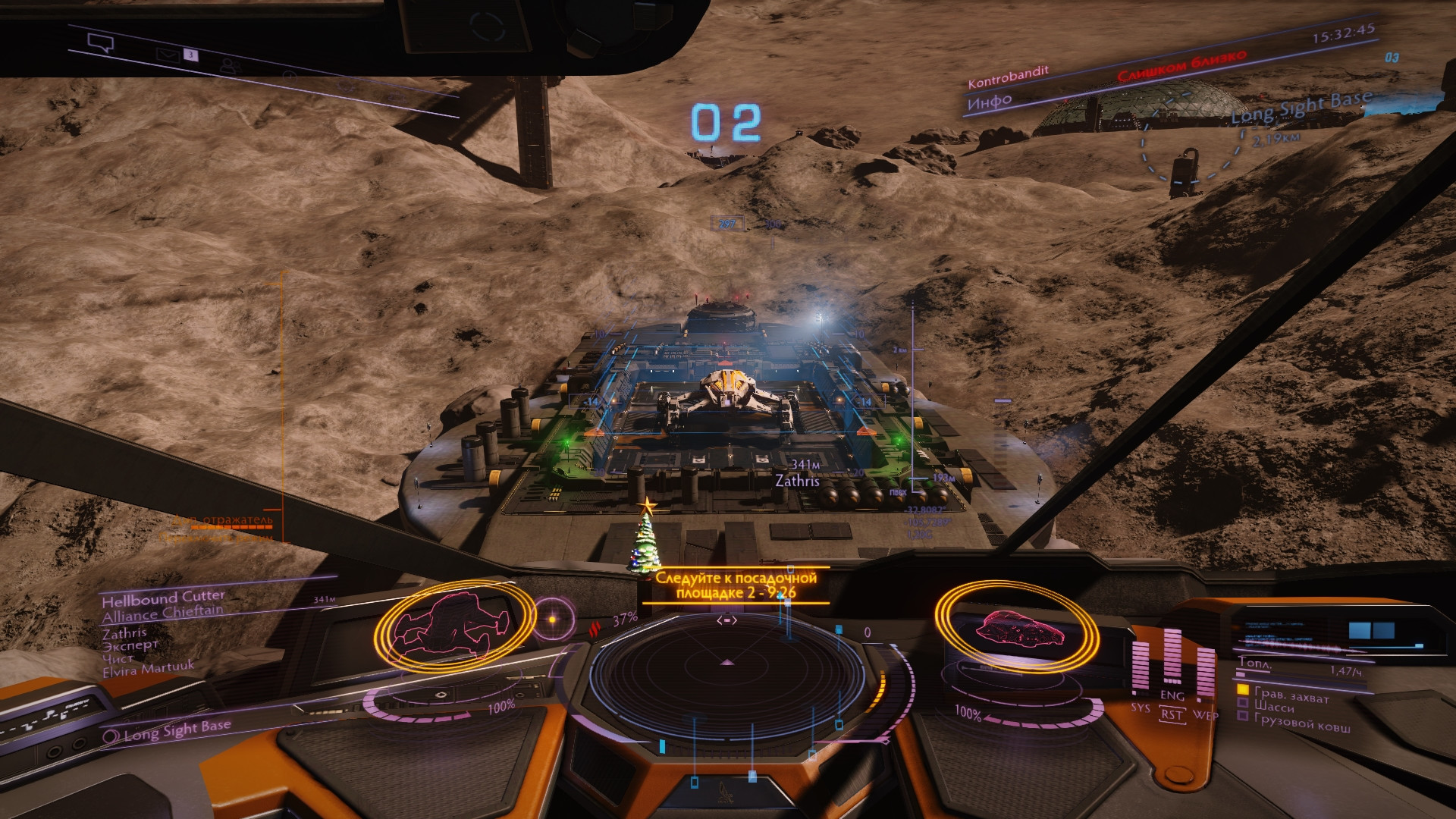Open the Hellbound Cutter target info panel
The image size is (1456, 819).
163,598
